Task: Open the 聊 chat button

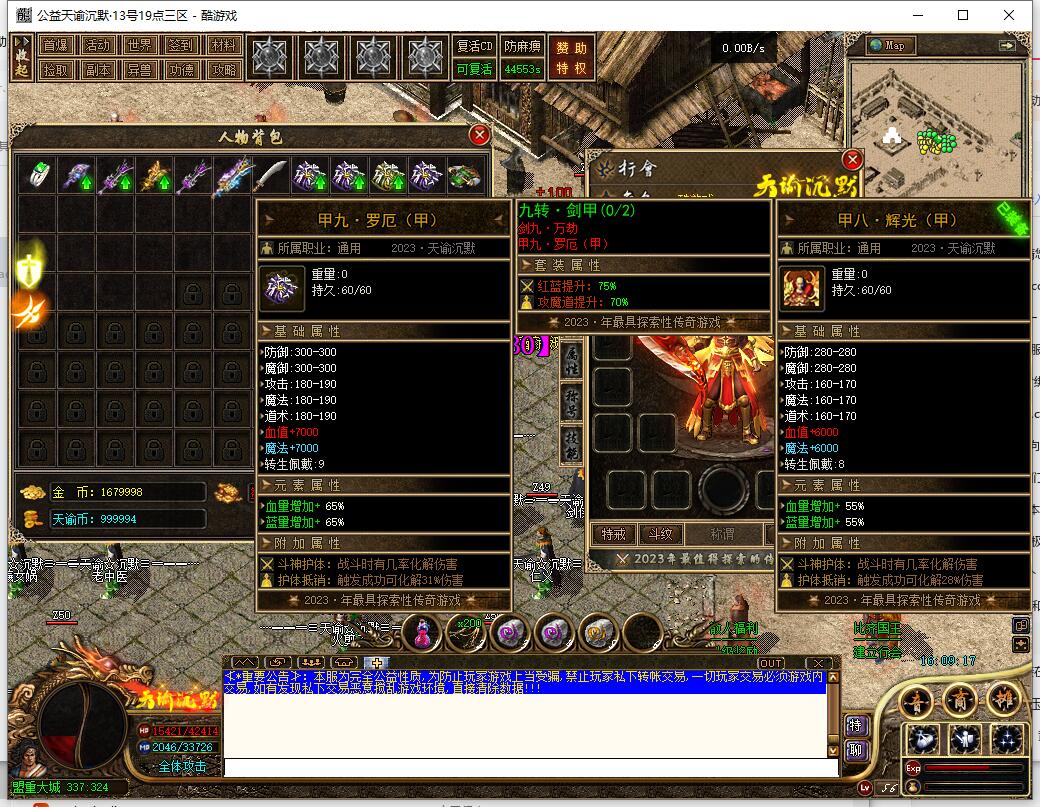Action: click(x=855, y=749)
